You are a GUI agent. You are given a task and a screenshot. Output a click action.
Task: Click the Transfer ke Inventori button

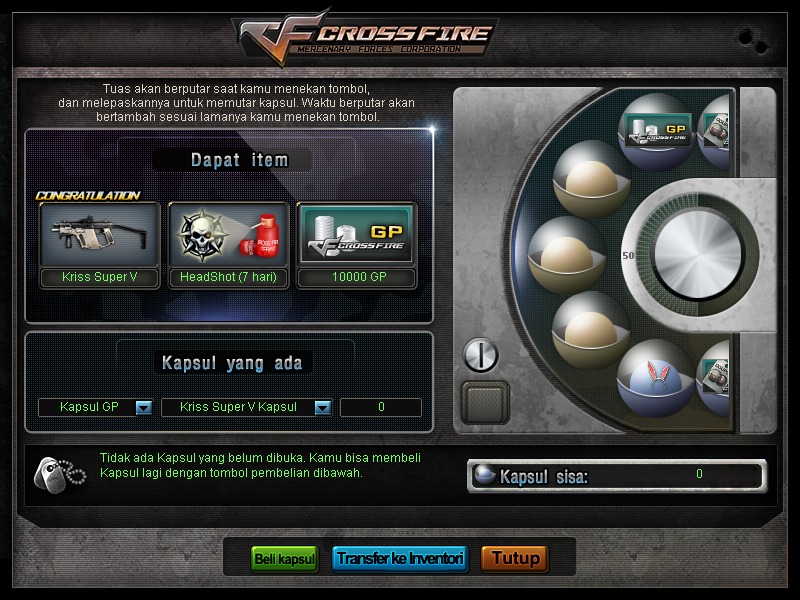point(399,558)
